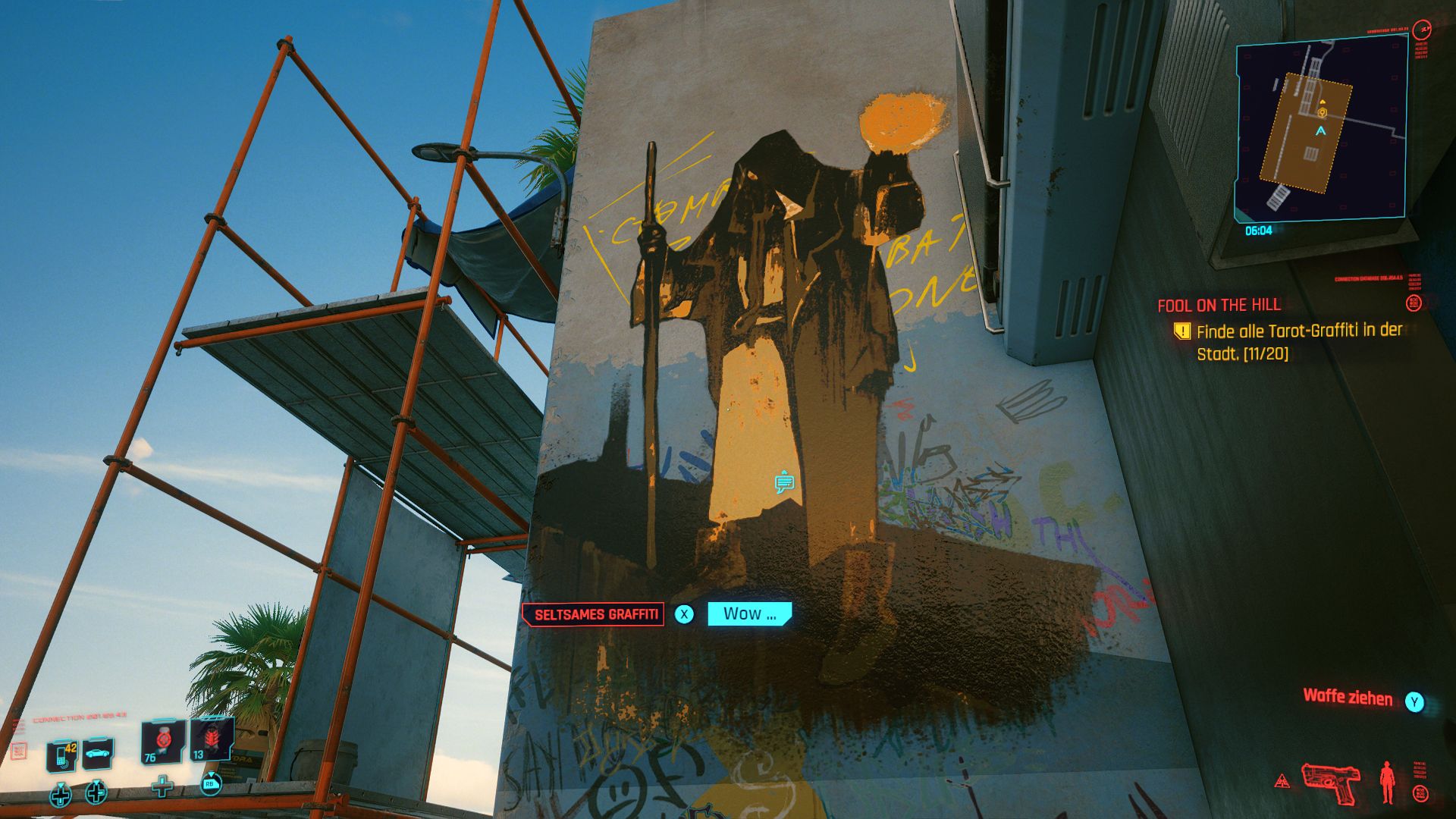Viewport: 1456px width, 819px height.
Task: Click the red character stance figure icon
Action: [1388, 781]
